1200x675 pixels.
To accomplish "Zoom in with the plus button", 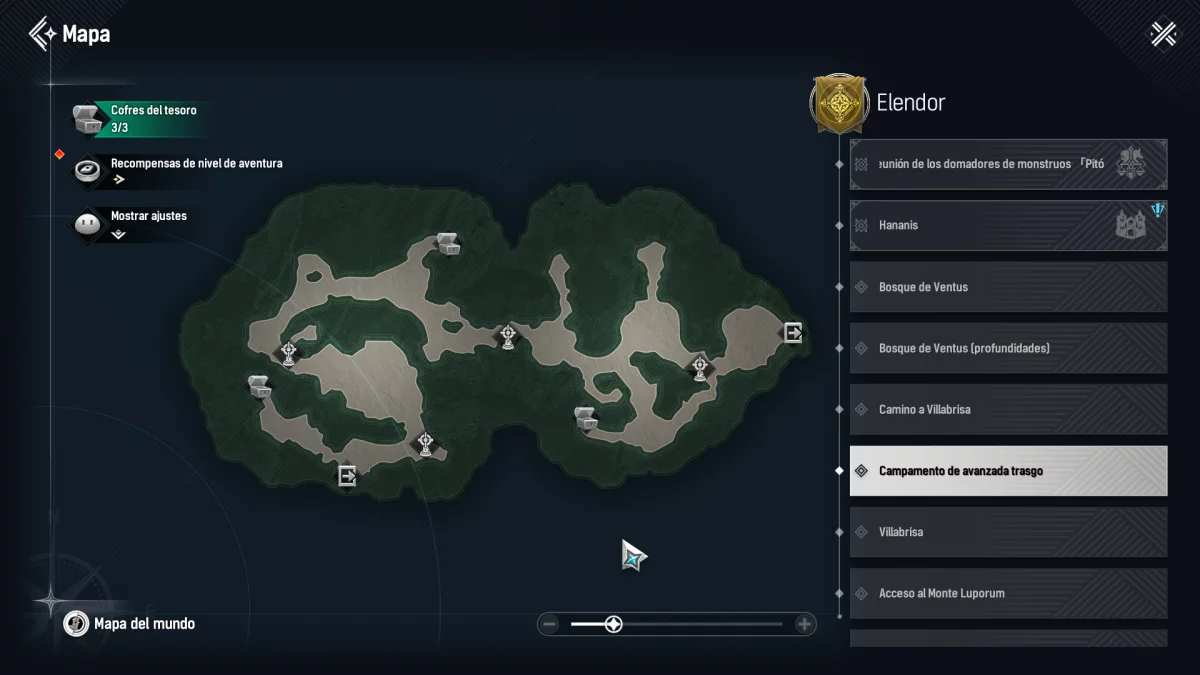I will pyautogui.click(x=804, y=624).
